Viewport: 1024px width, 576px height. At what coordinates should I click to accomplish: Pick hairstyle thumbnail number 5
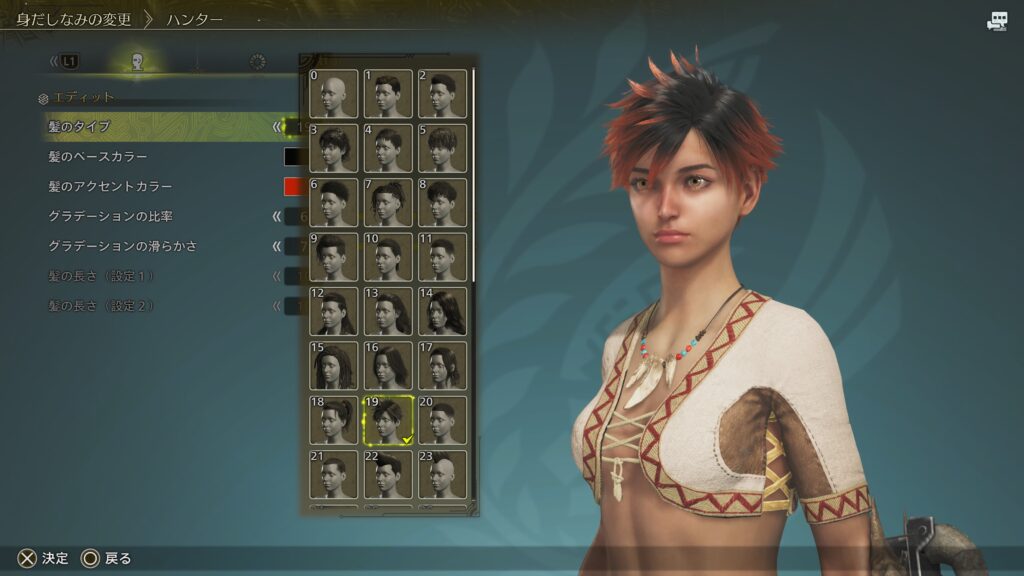[x=443, y=148]
